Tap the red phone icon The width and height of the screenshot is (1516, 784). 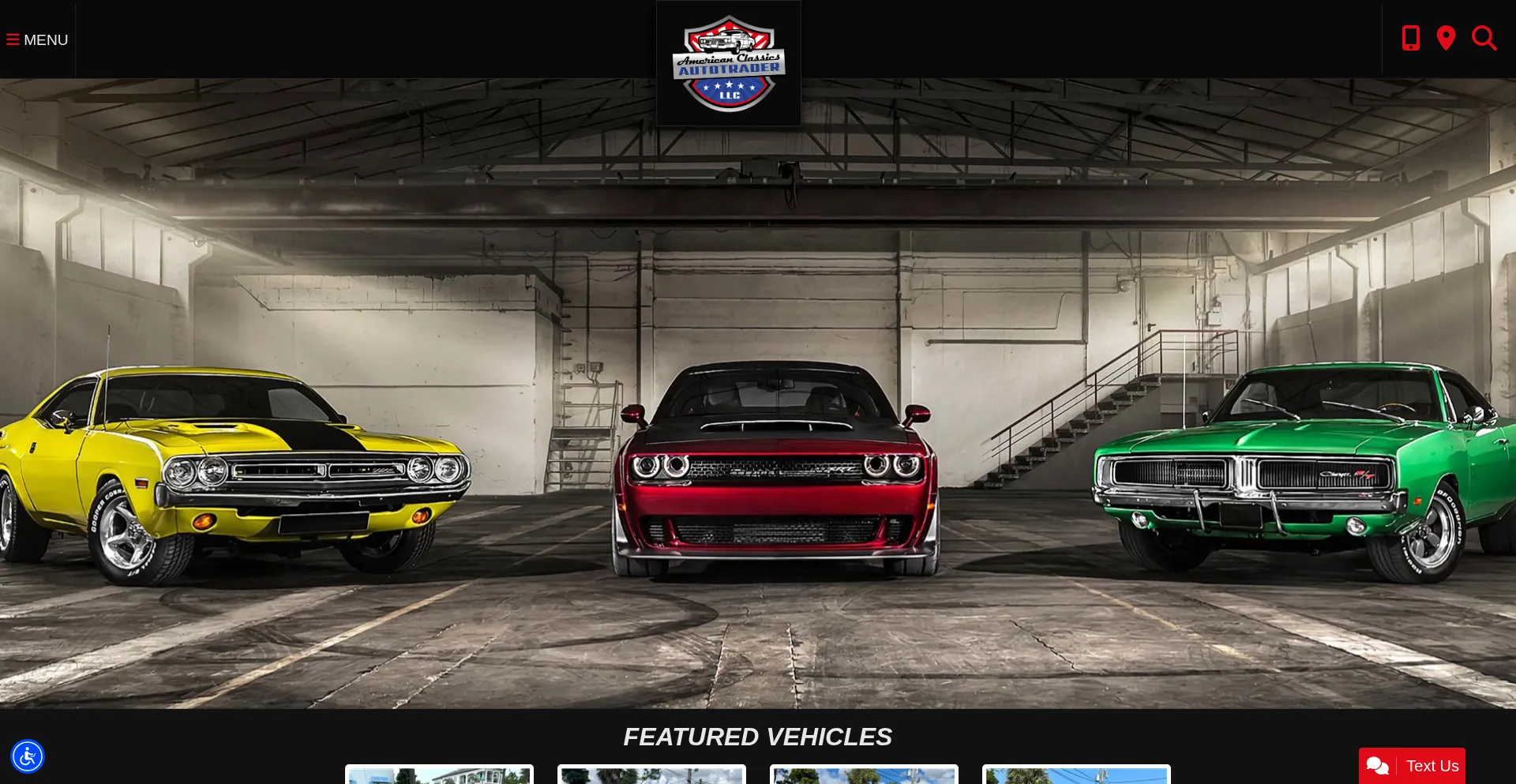pyautogui.click(x=1410, y=38)
